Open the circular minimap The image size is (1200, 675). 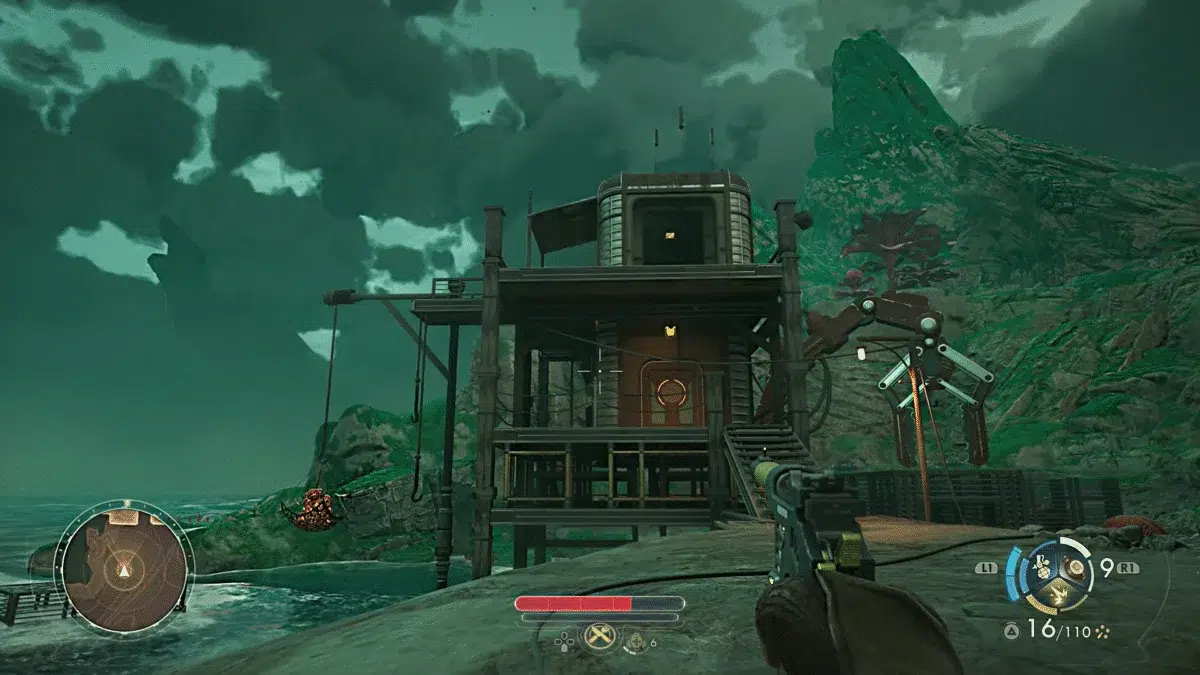coord(124,566)
